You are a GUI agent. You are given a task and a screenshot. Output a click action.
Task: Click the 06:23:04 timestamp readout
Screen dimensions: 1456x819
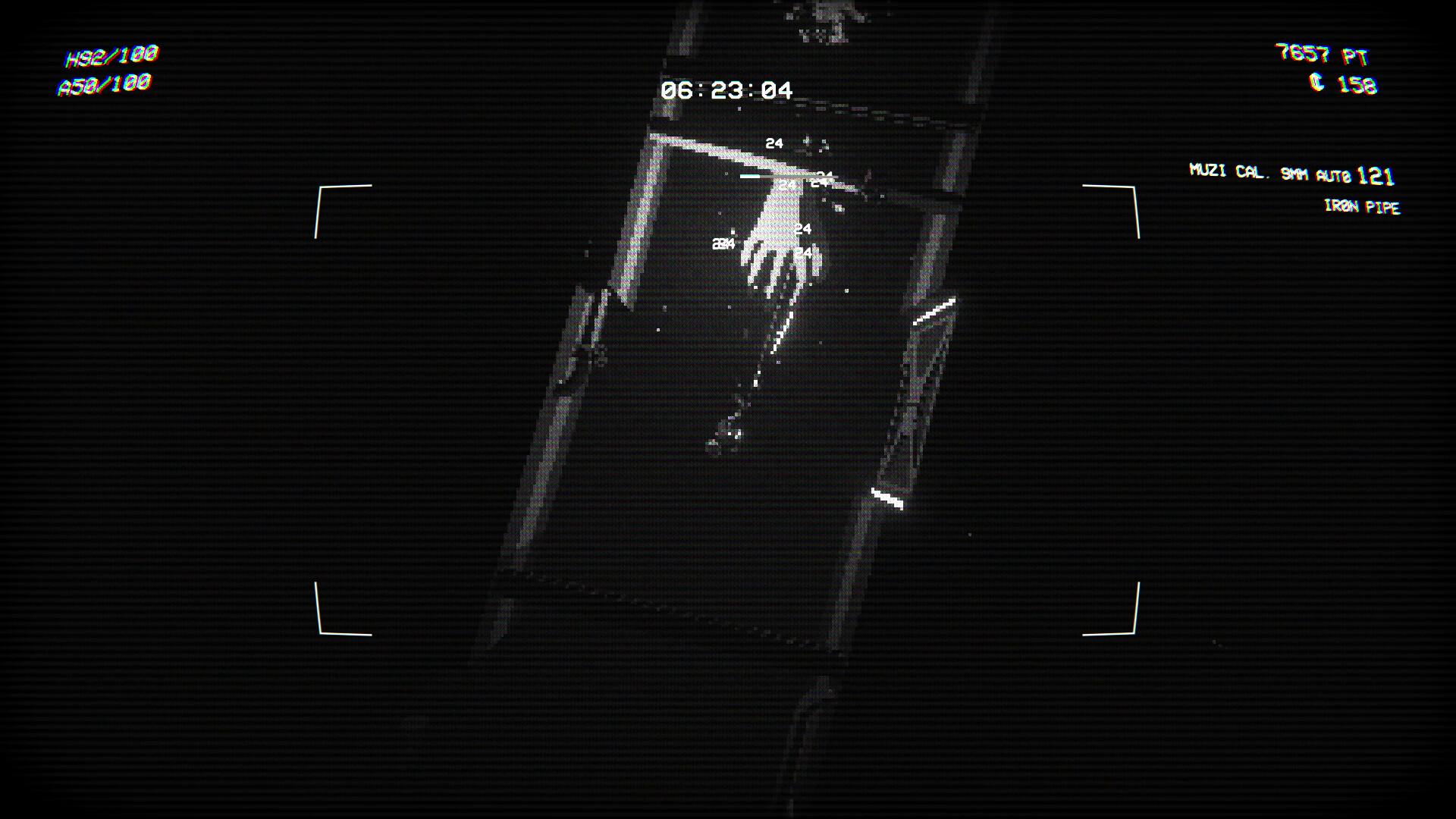pyautogui.click(x=726, y=91)
